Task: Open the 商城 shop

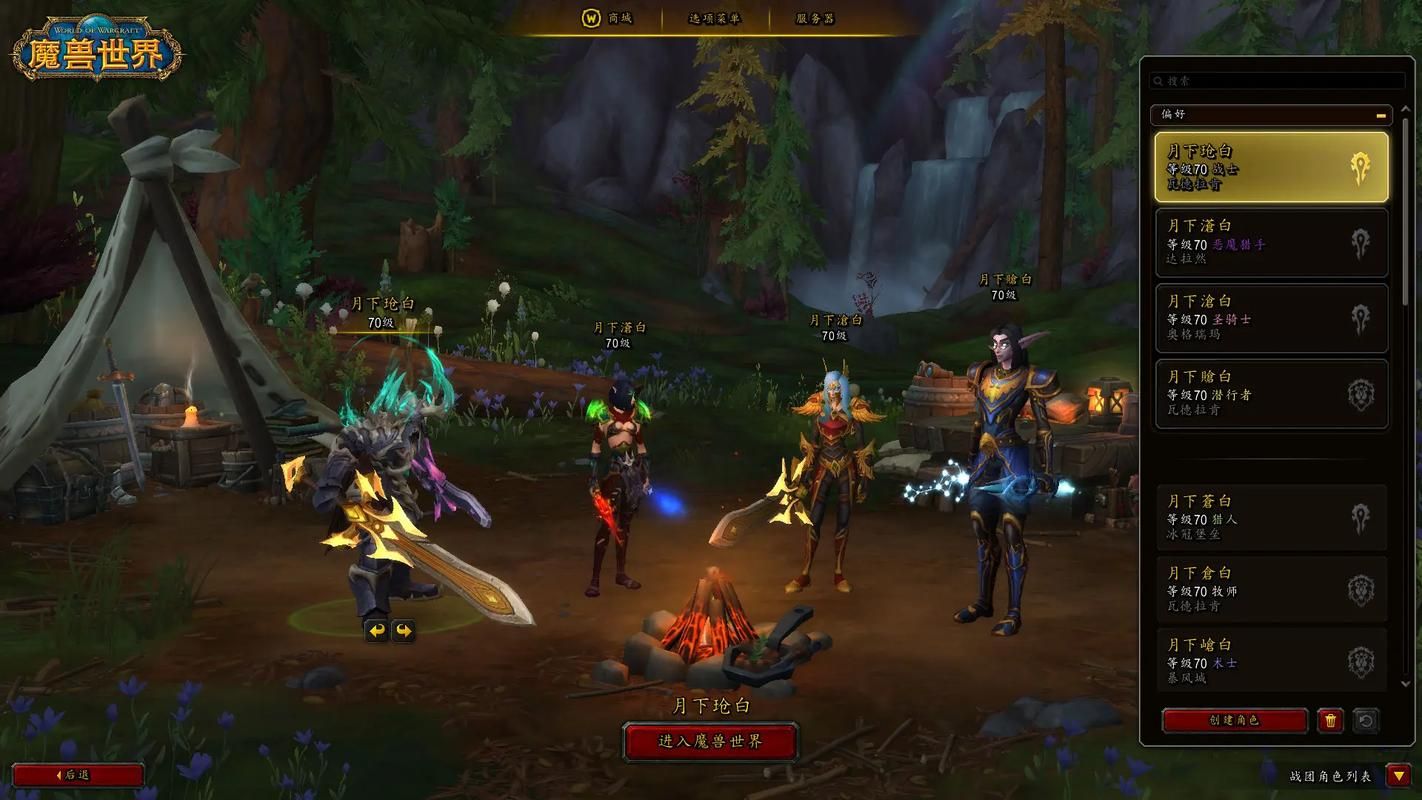Action: click(608, 19)
